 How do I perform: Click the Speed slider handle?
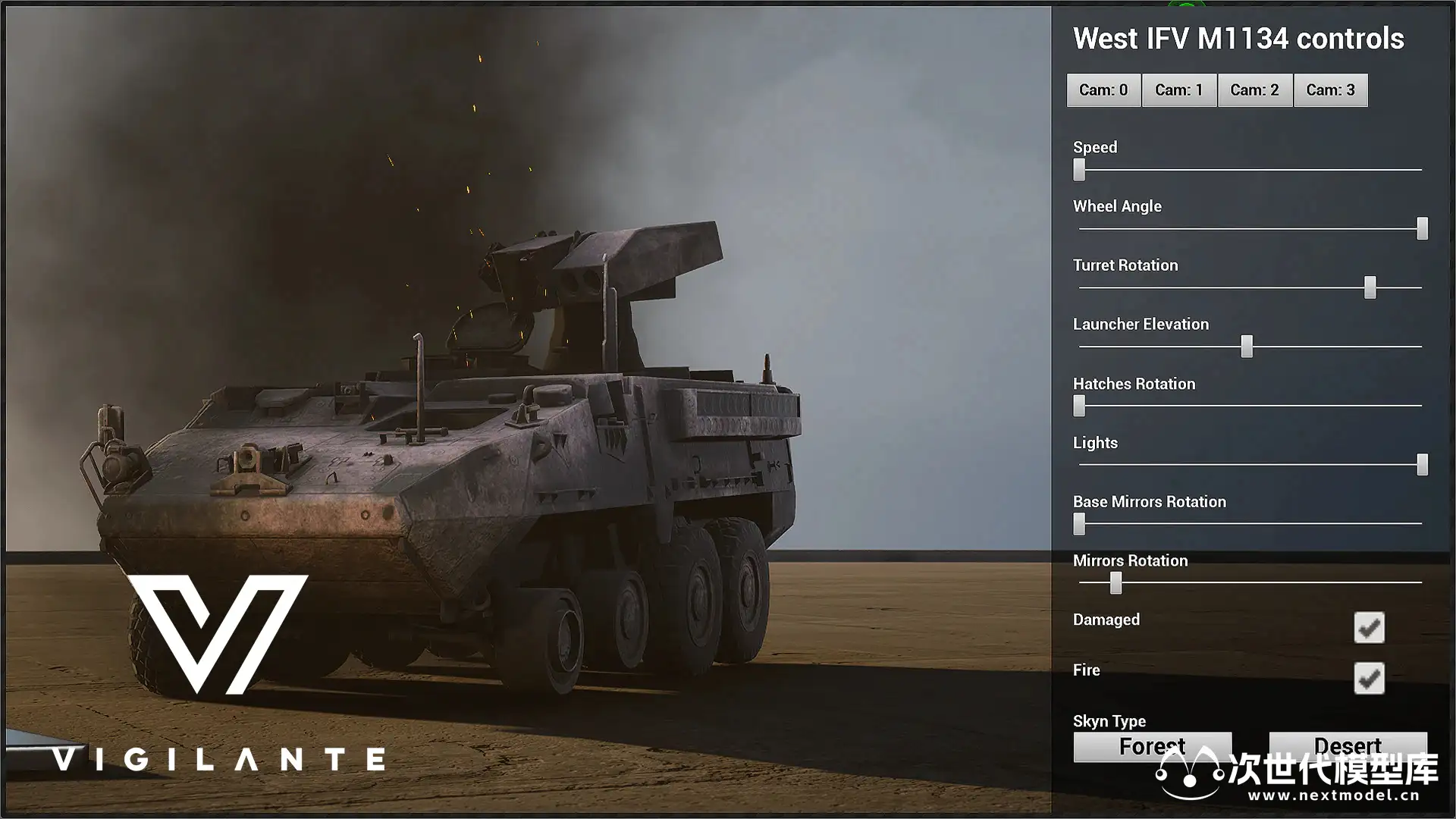[x=1079, y=170]
